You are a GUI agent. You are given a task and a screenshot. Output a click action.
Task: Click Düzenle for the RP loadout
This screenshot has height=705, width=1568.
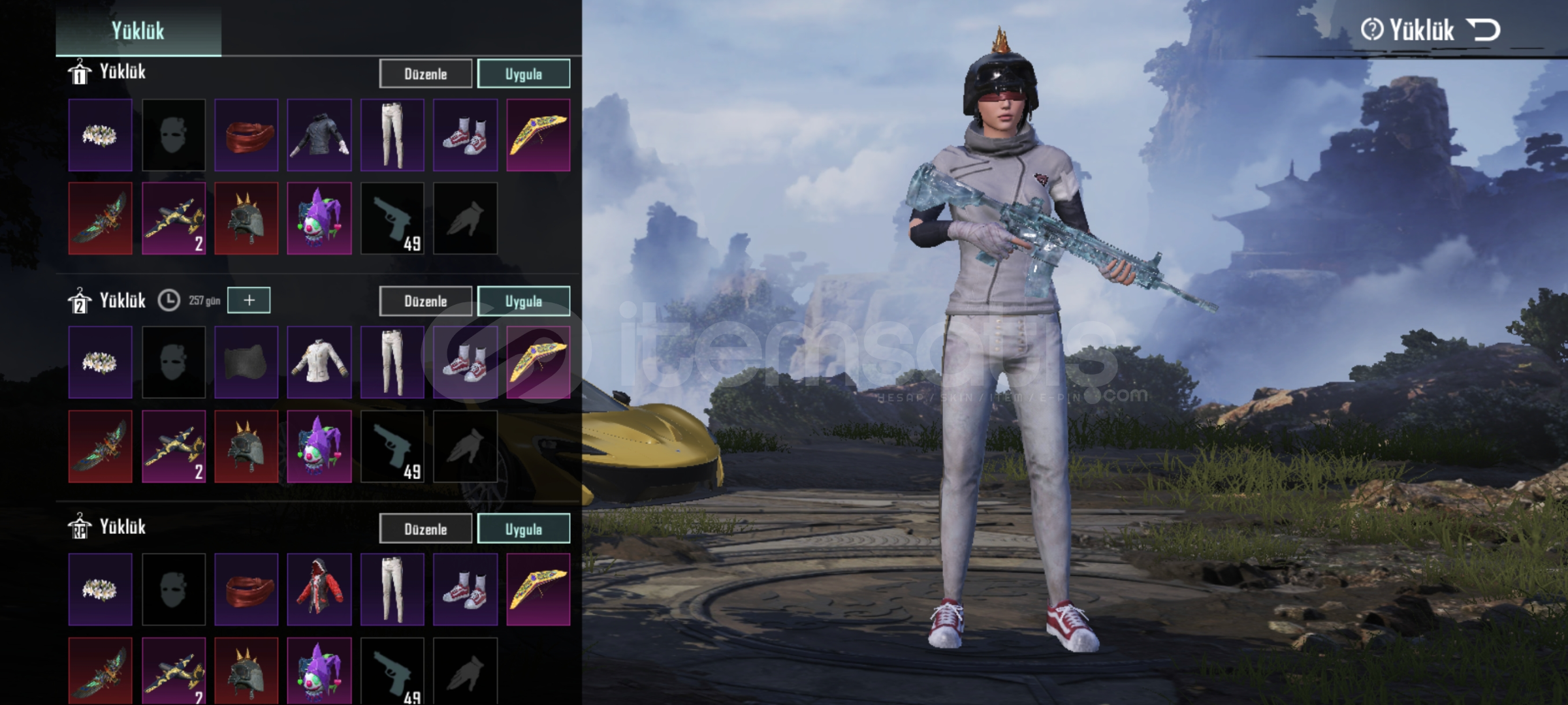click(425, 529)
